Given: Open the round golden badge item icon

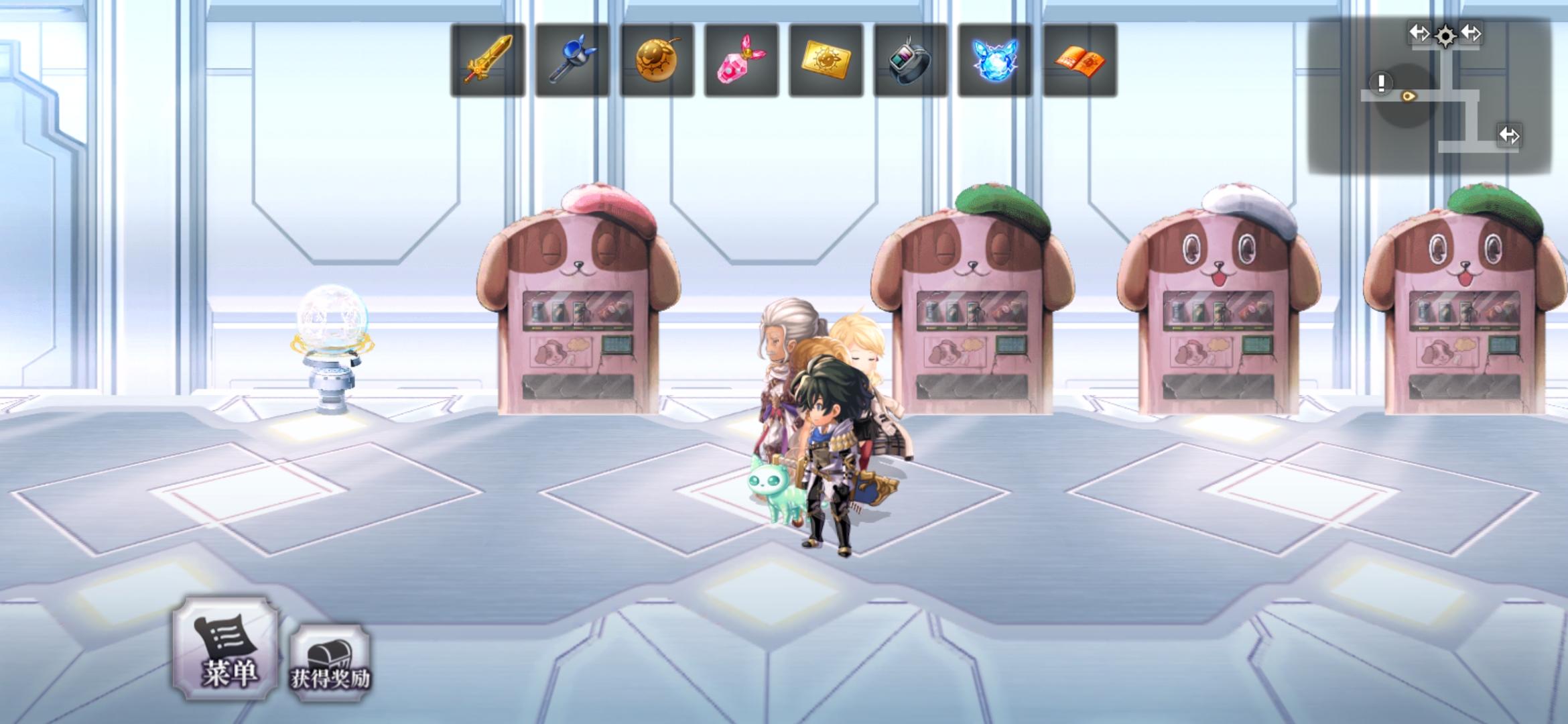Looking at the screenshot, I should 657,61.
